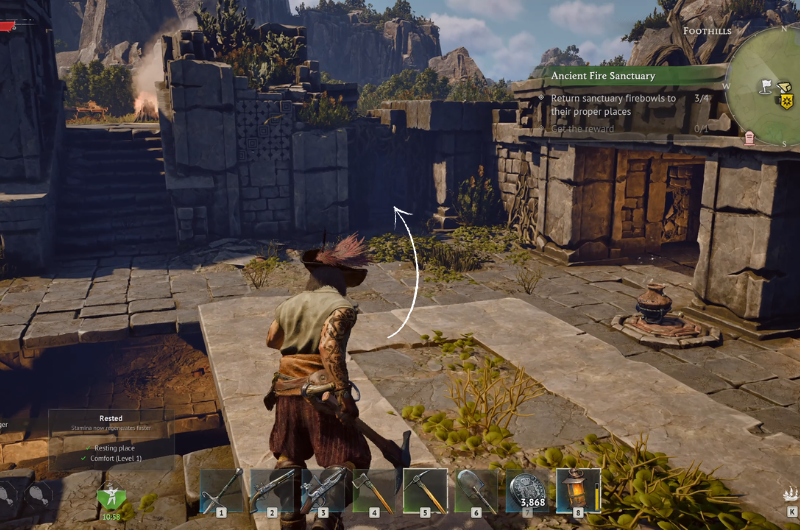Click the white flag marker on minimap
The height and width of the screenshot is (530, 800).
point(766,85)
